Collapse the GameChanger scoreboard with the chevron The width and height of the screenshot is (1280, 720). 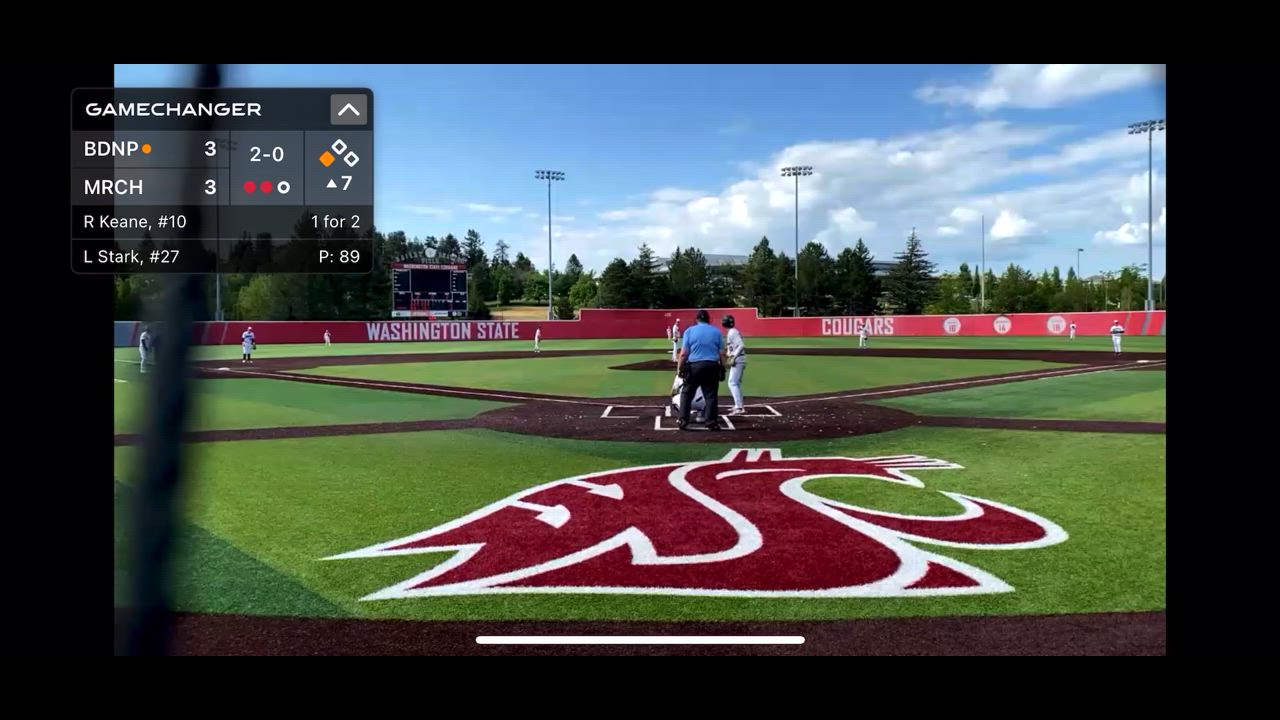[x=348, y=109]
